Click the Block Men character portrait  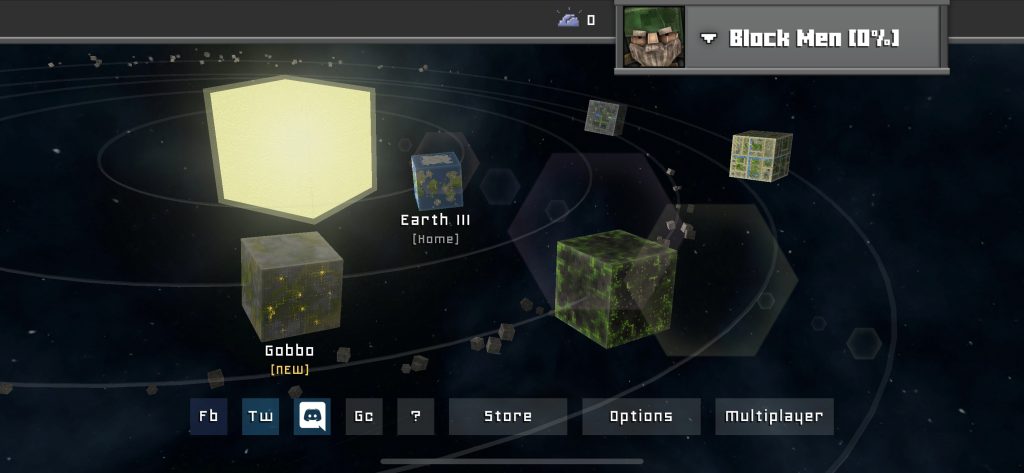pyautogui.click(x=654, y=37)
